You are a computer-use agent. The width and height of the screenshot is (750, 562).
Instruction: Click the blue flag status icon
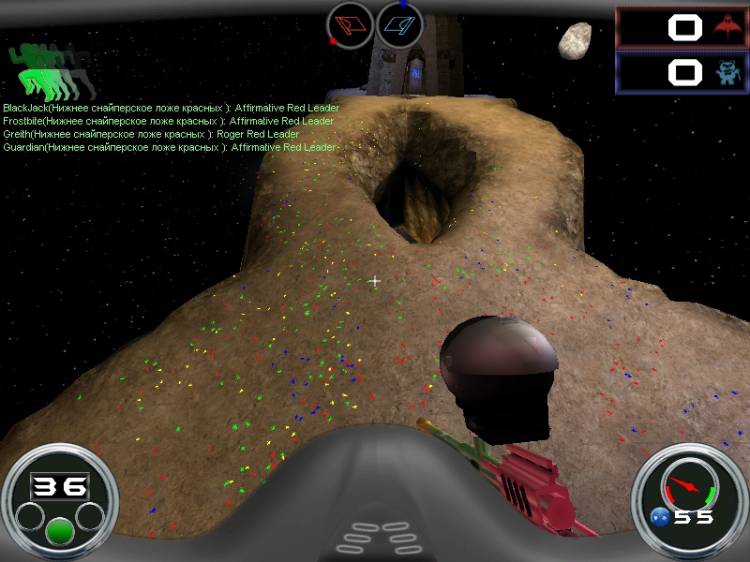coord(400,24)
